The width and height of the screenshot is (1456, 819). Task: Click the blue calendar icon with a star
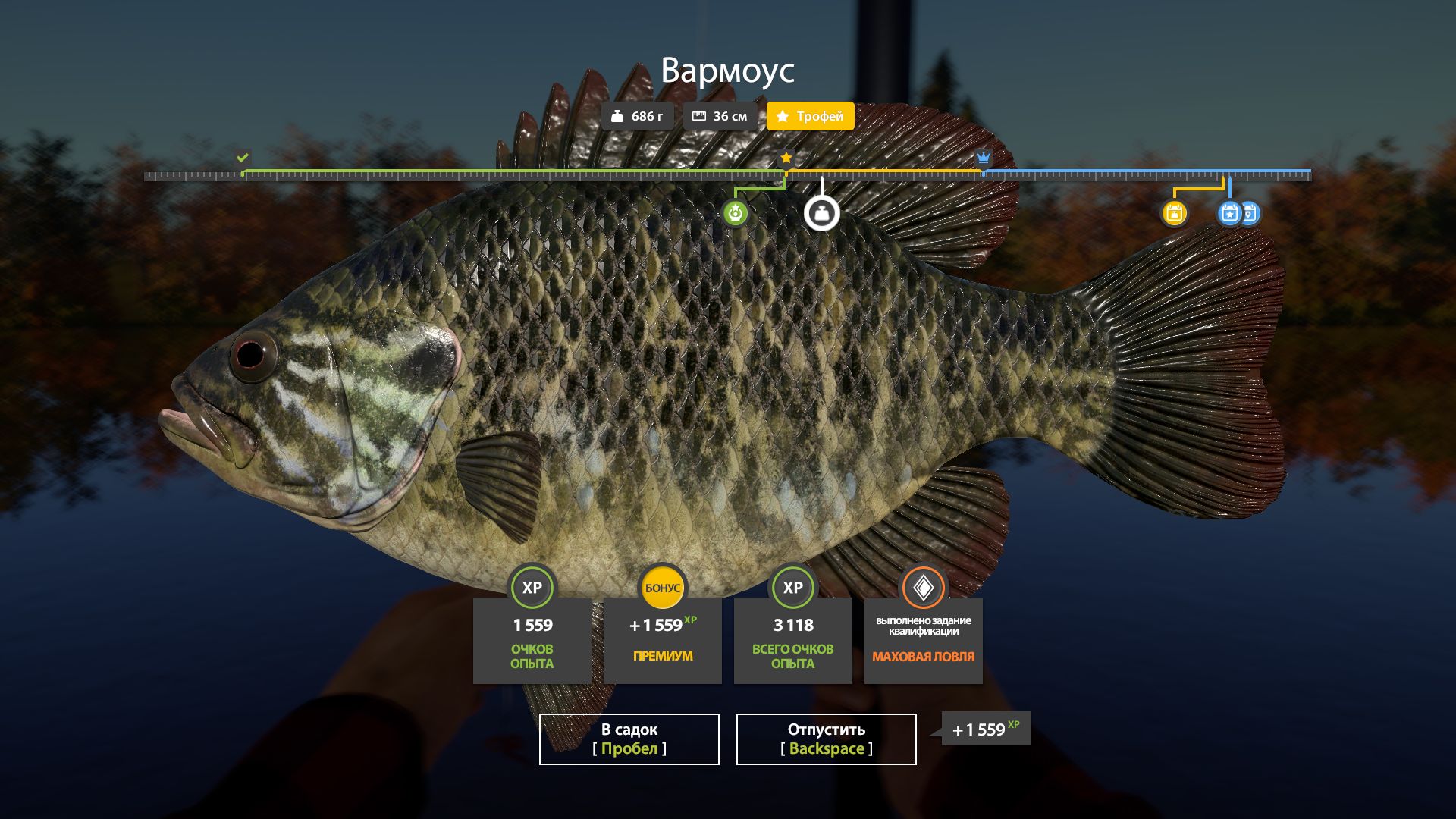(1228, 215)
